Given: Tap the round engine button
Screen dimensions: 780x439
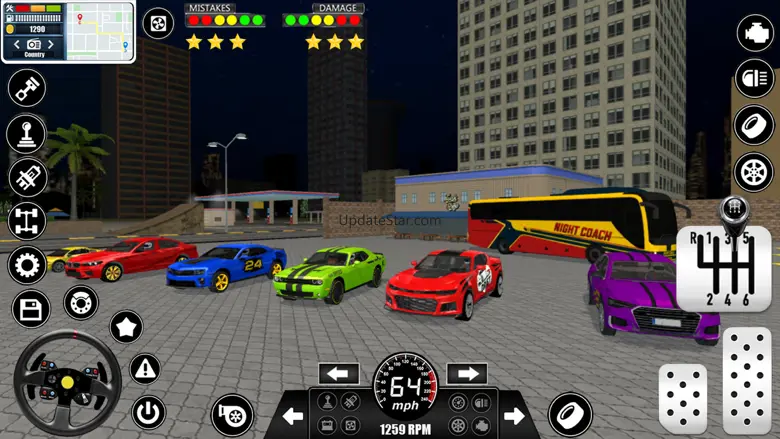Looking at the screenshot, I should (x=755, y=33).
